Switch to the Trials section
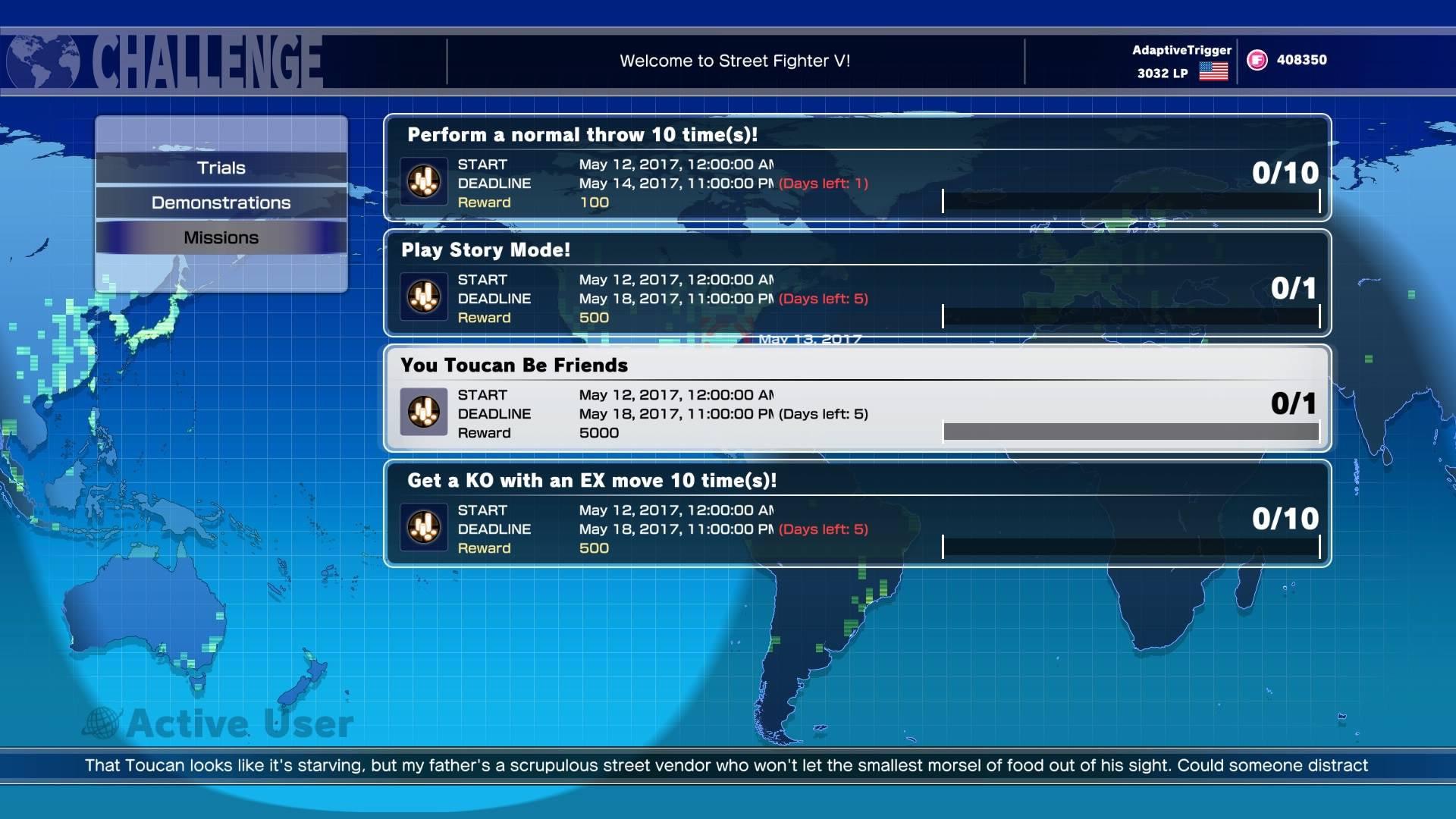1456x819 pixels. pos(221,168)
